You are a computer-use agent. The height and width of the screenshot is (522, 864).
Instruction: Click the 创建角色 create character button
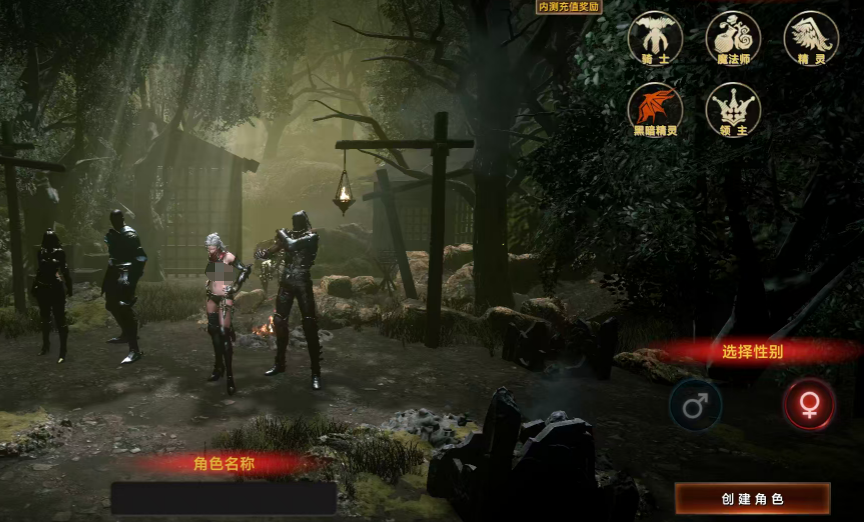pyautogui.click(x=752, y=498)
